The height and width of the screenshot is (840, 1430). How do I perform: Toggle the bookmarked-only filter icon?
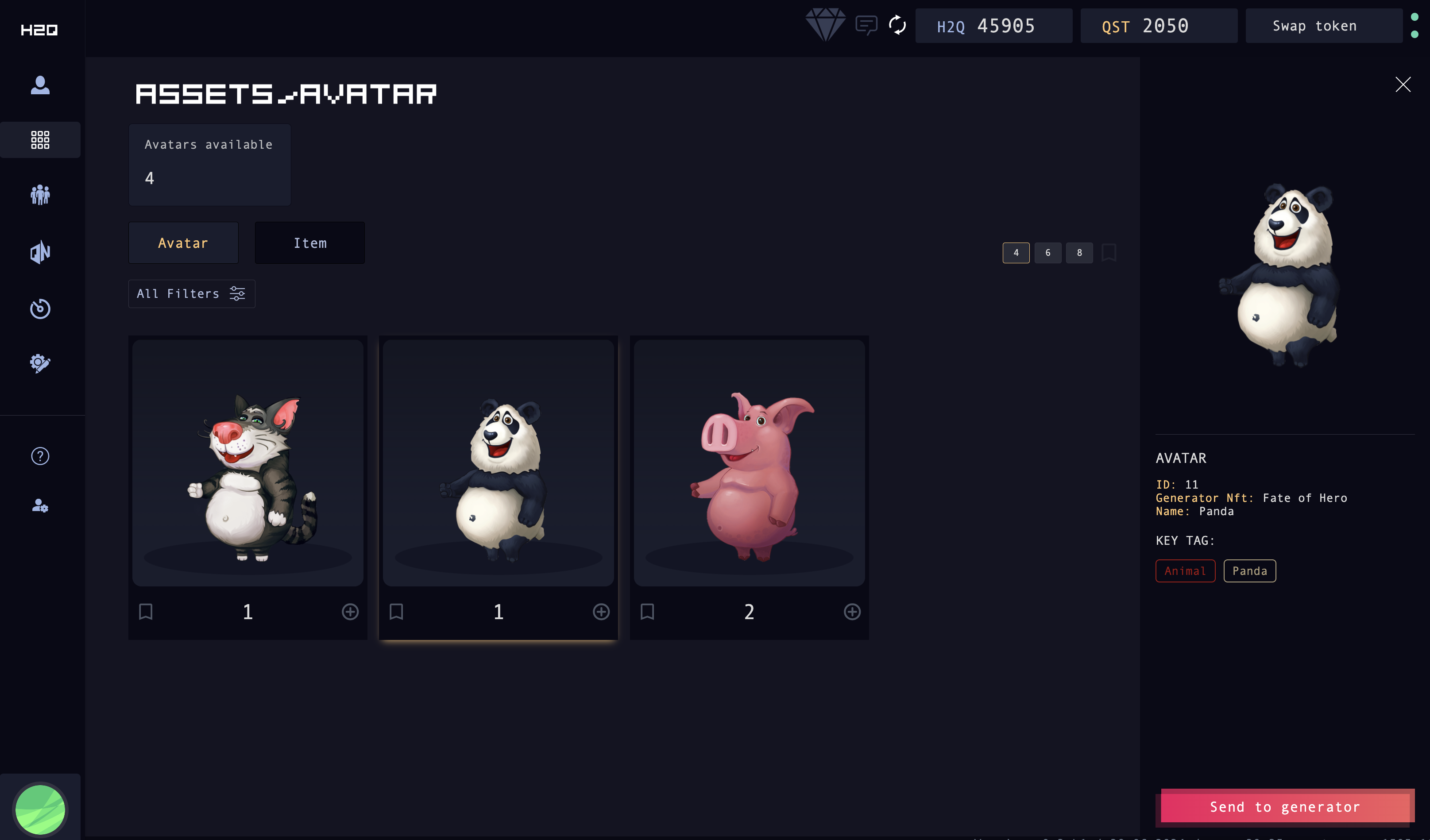point(1108,253)
